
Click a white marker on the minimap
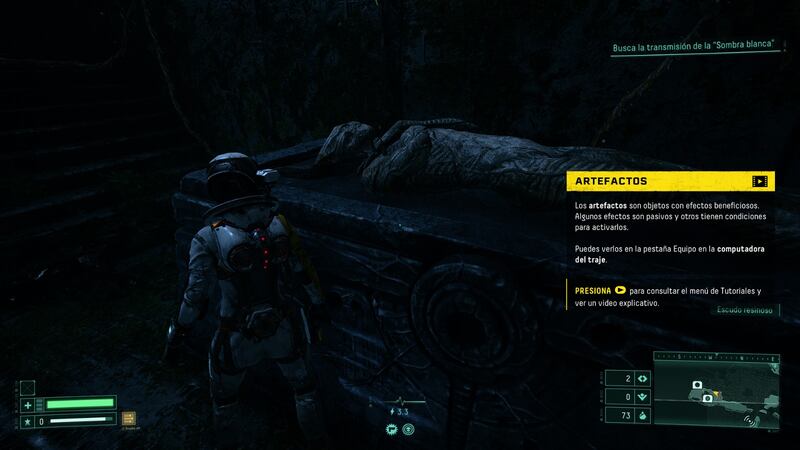[698, 384]
